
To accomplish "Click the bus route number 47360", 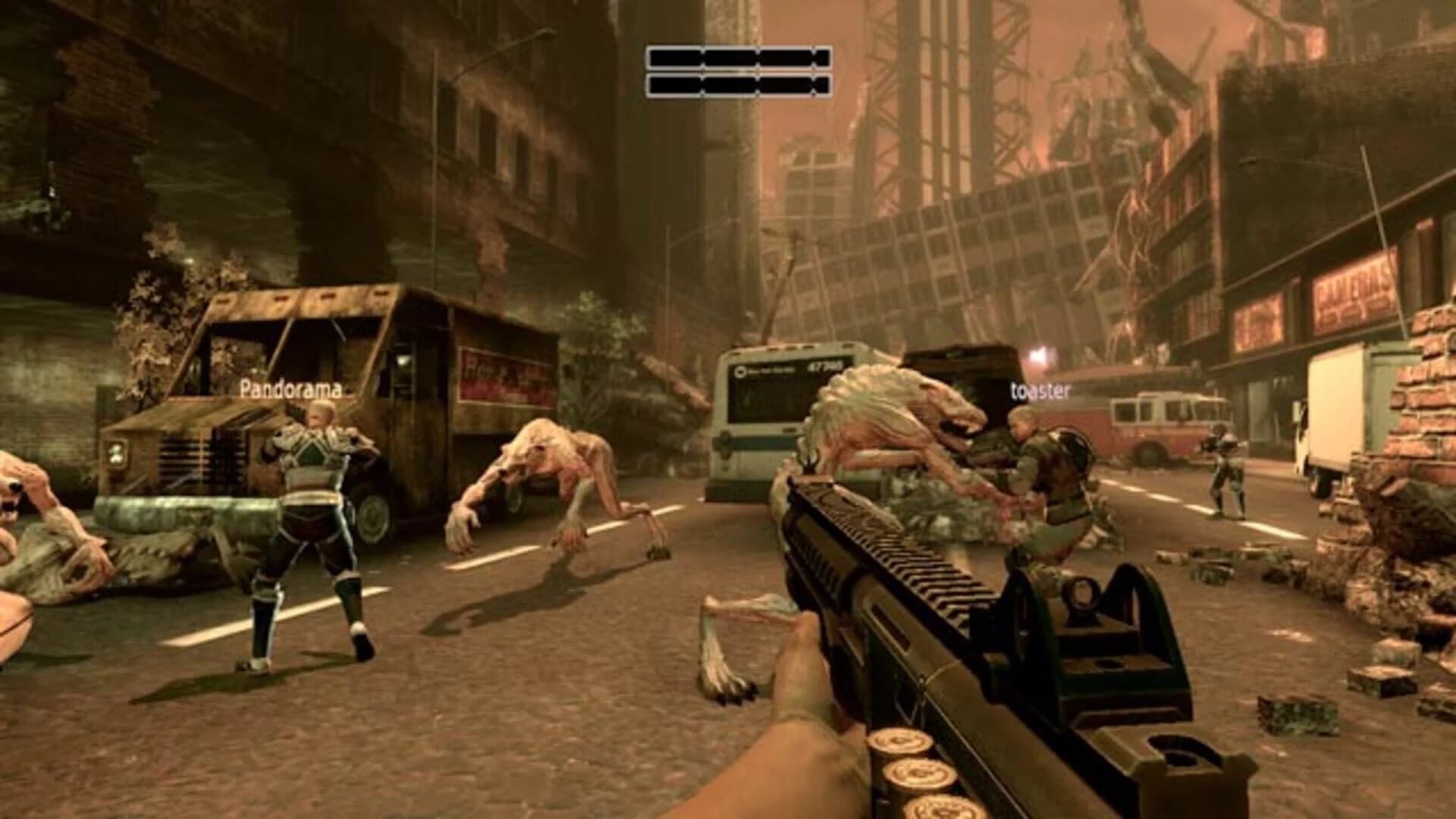I will coord(824,367).
